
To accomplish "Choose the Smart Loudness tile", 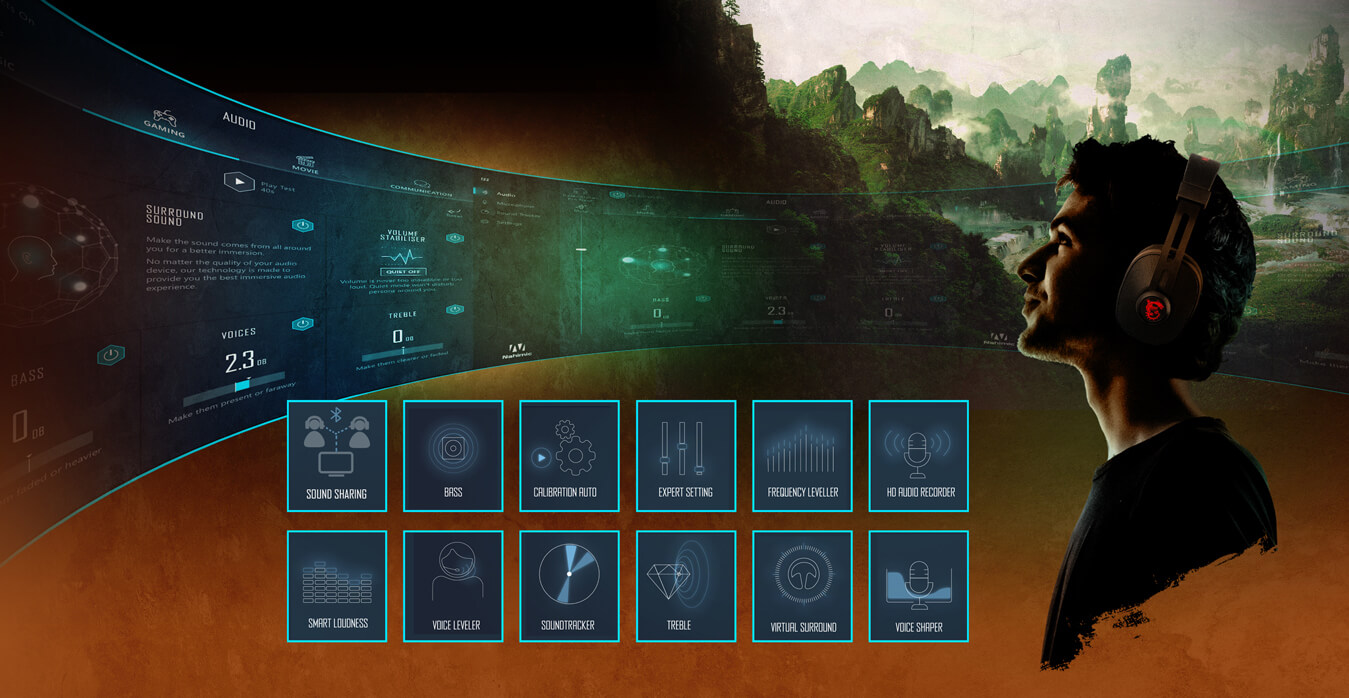I will [x=336, y=585].
